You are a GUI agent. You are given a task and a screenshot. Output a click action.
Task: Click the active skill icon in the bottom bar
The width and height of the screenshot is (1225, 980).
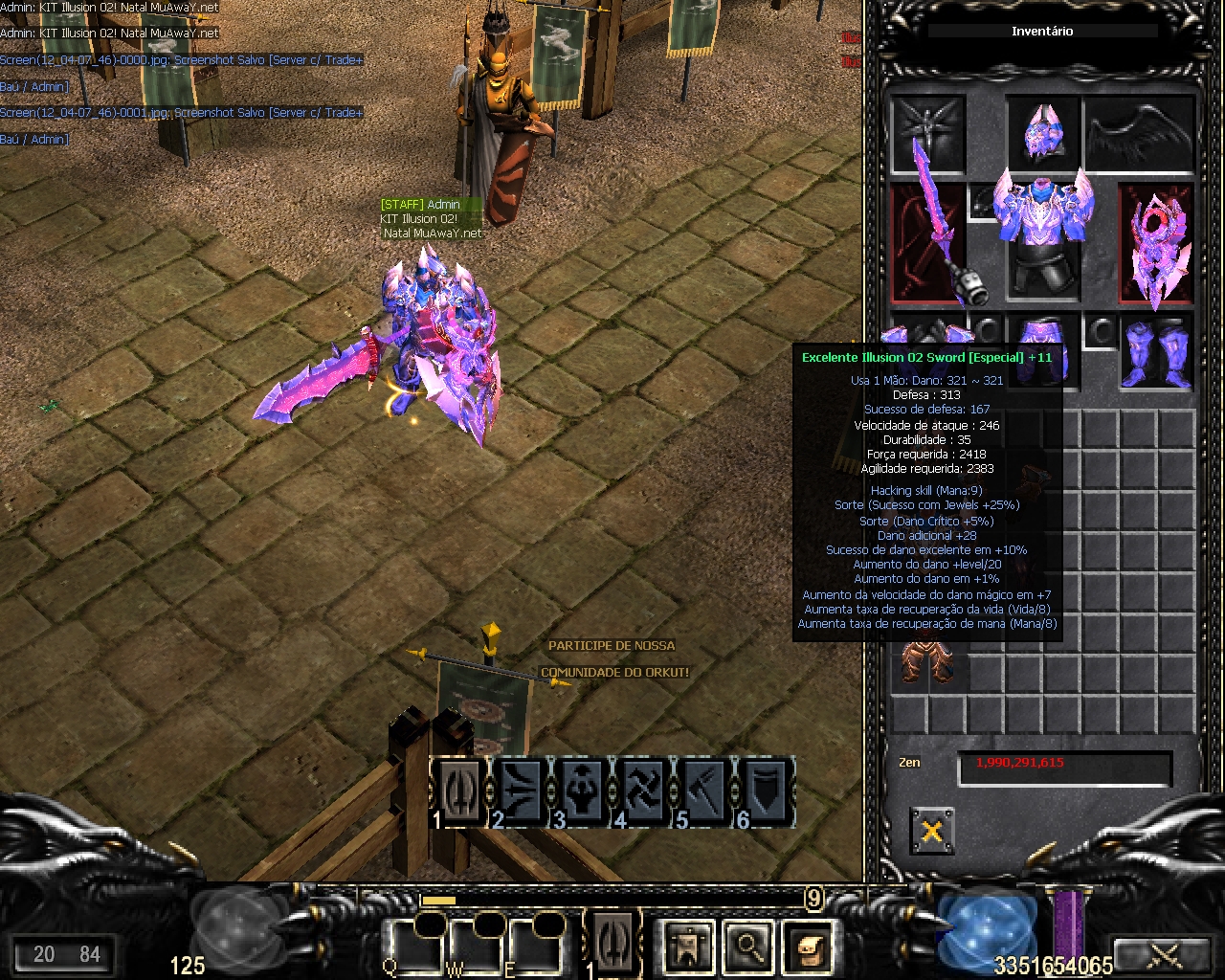(x=612, y=943)
